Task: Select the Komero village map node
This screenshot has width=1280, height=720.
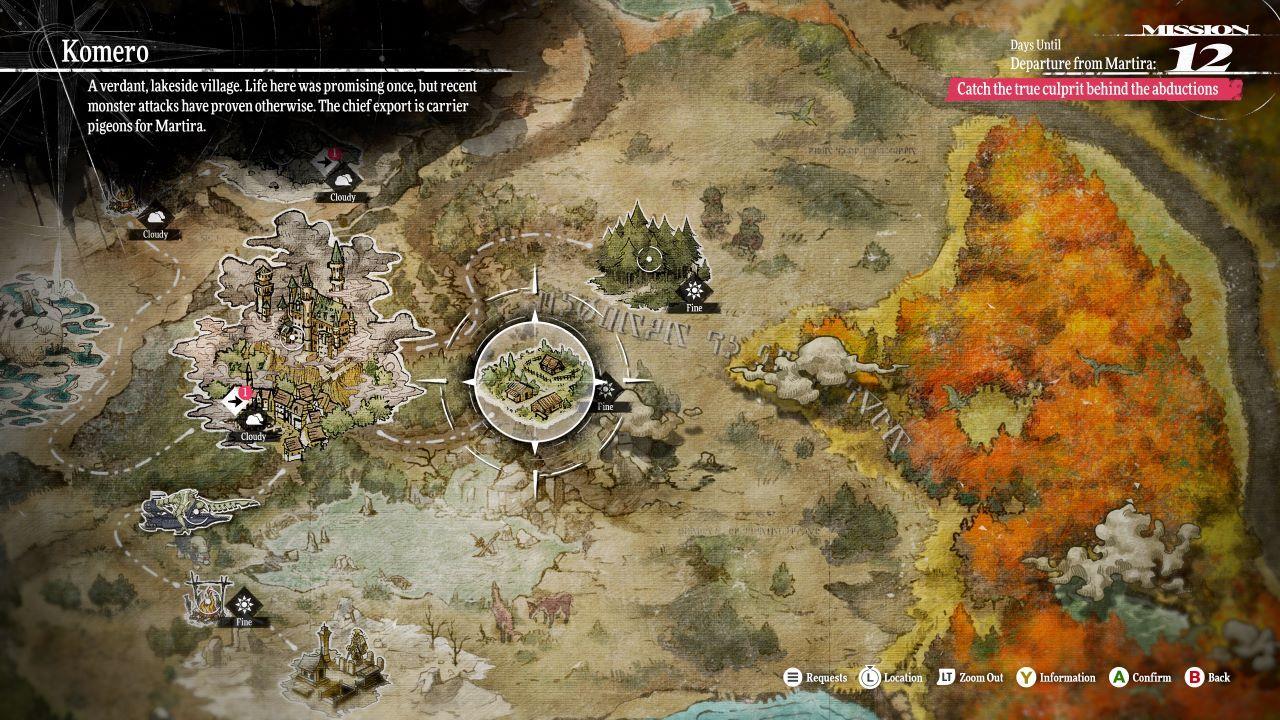Action: [x=532, y=381]
